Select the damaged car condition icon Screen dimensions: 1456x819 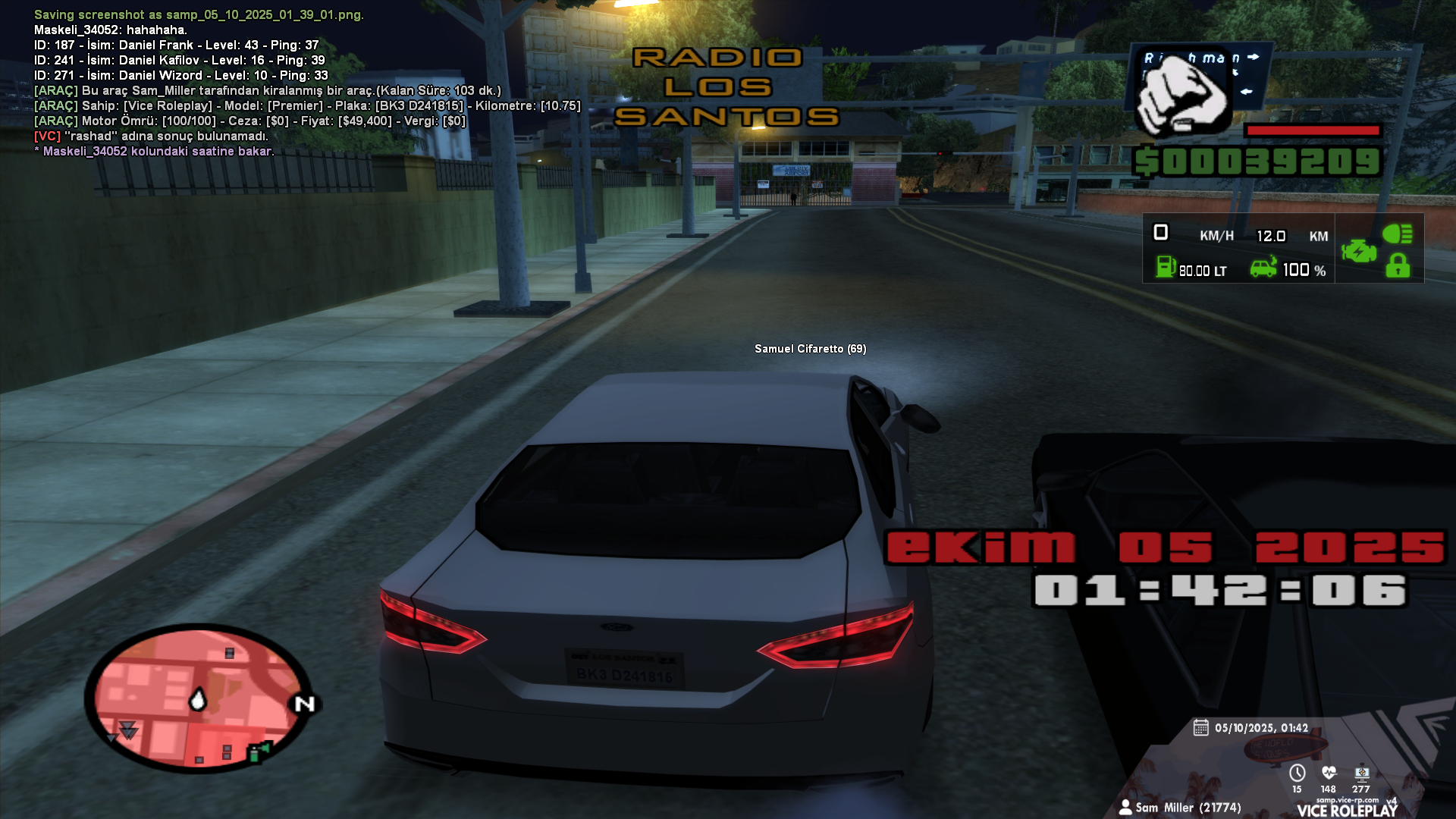pos(1263,267)
